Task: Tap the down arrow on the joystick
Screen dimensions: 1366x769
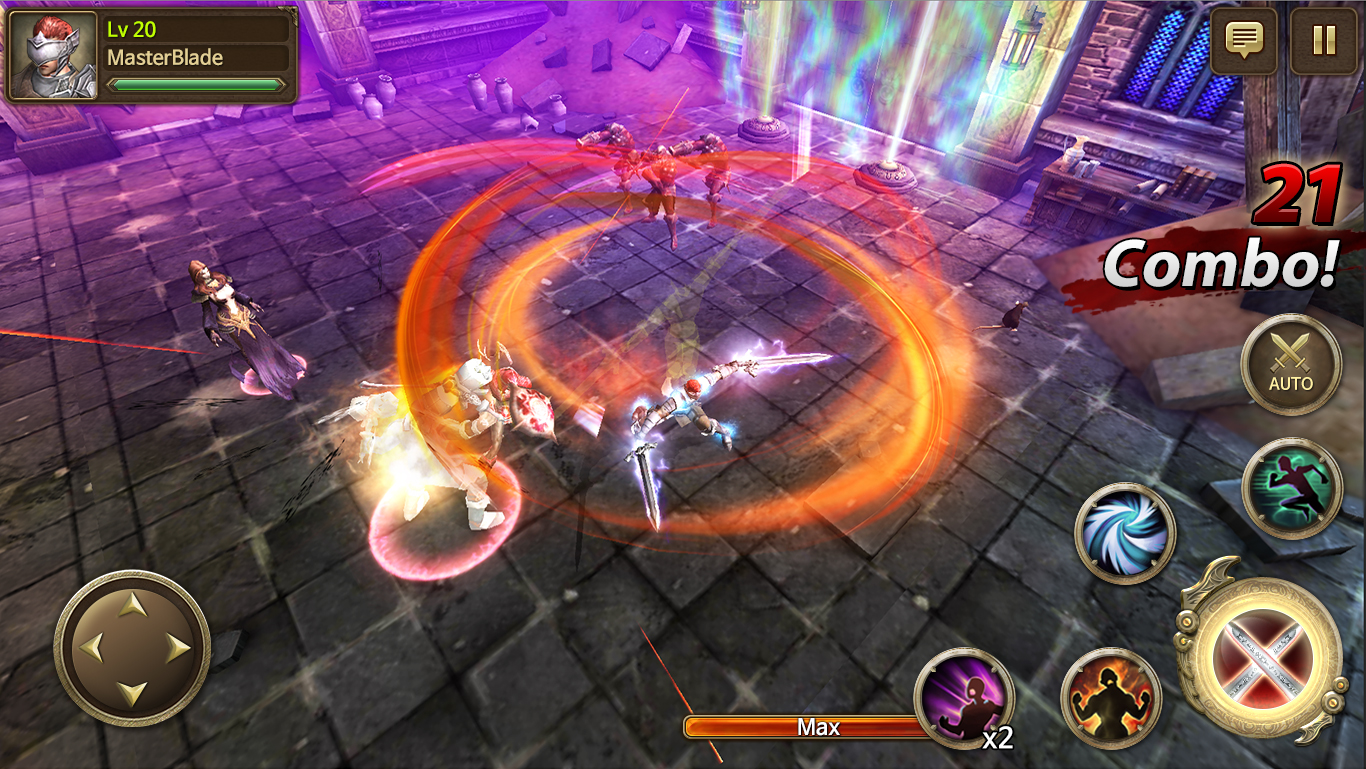Action: click(131, 691)
